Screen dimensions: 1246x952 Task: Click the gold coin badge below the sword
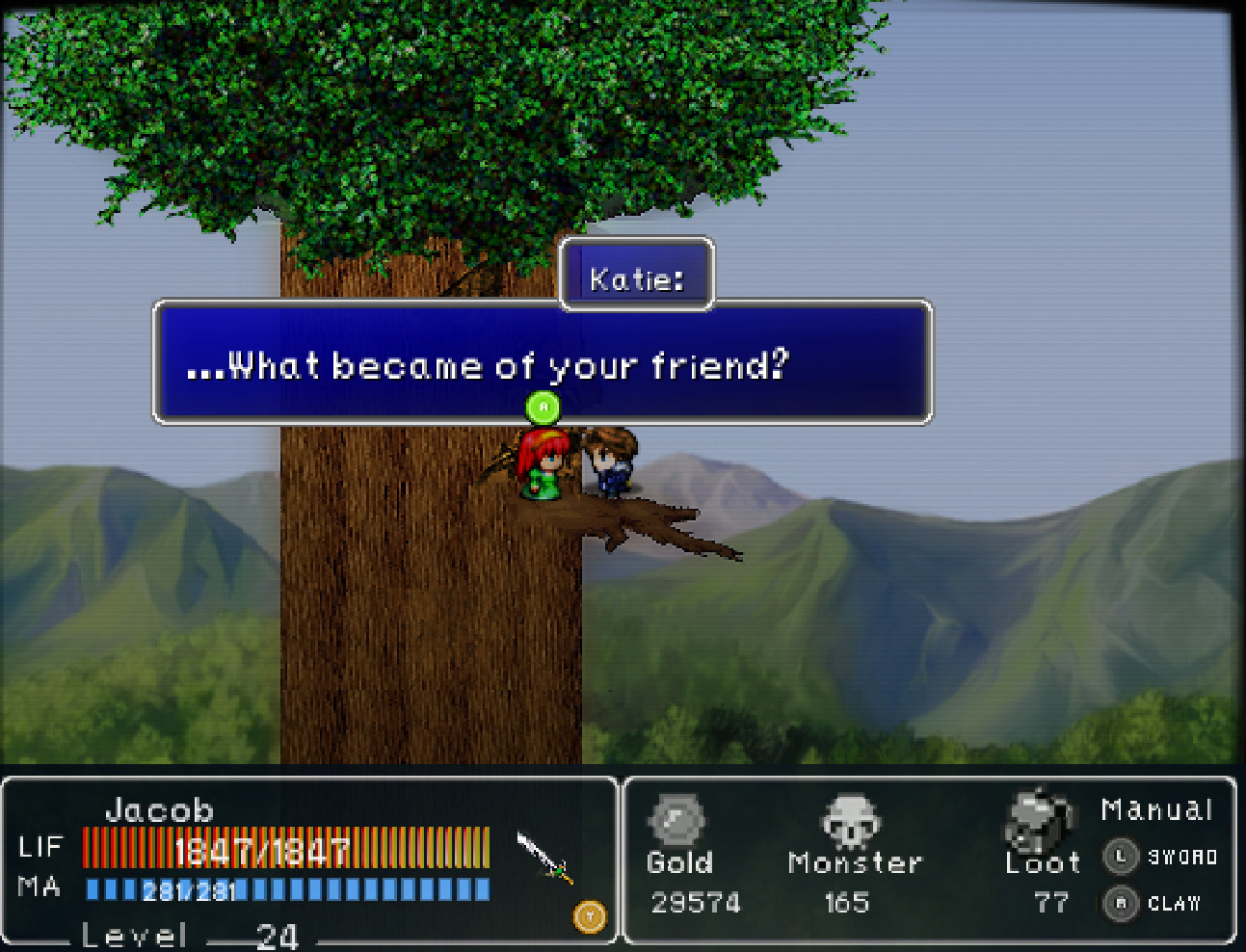[x=591, y=917]
